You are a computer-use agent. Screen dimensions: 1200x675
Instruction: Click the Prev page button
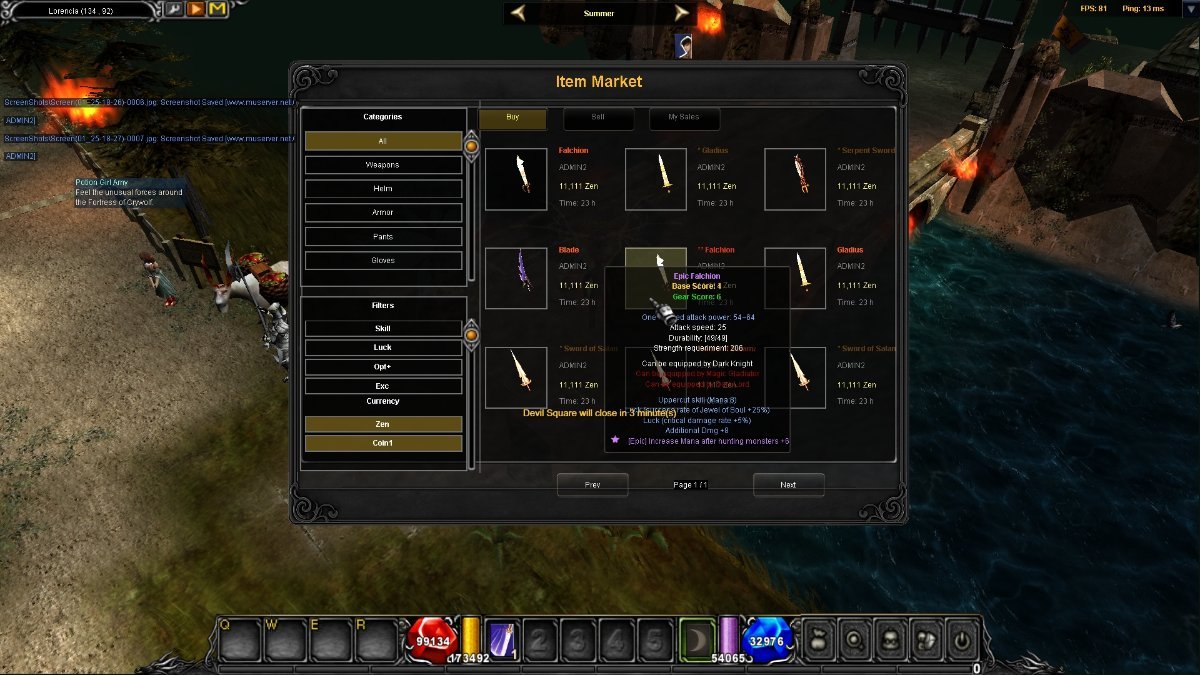click(592, 485)
